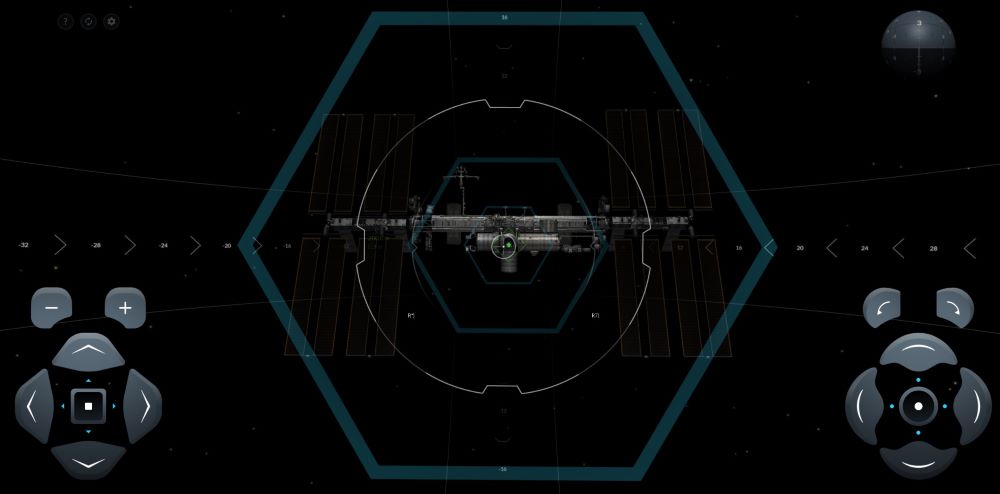
Task: Roll right with the clockwise arrow button
Action: tap(955, 307)
